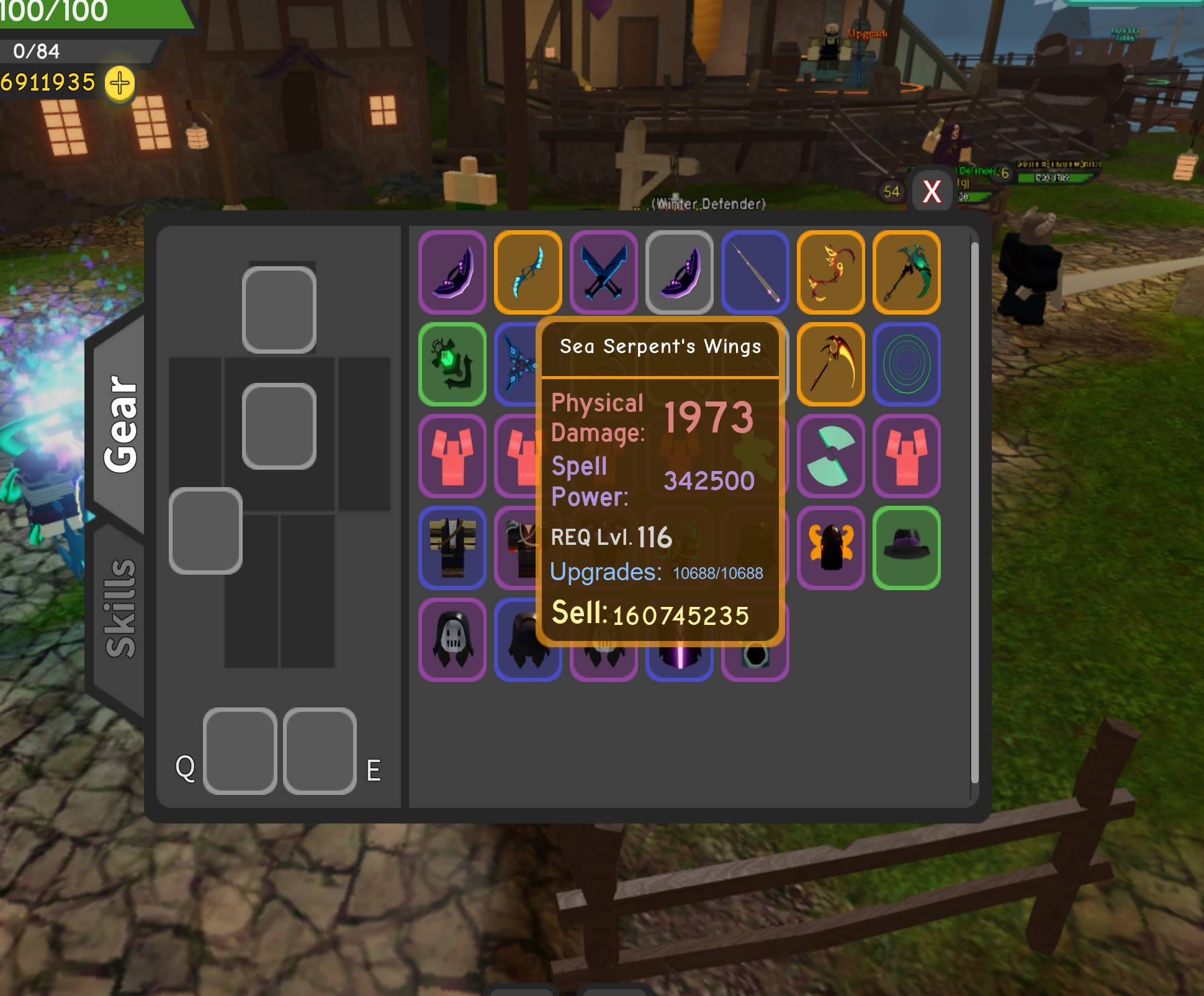Select the teal fan blades slot
This screenshot has height=996, width=1204.
830,456
